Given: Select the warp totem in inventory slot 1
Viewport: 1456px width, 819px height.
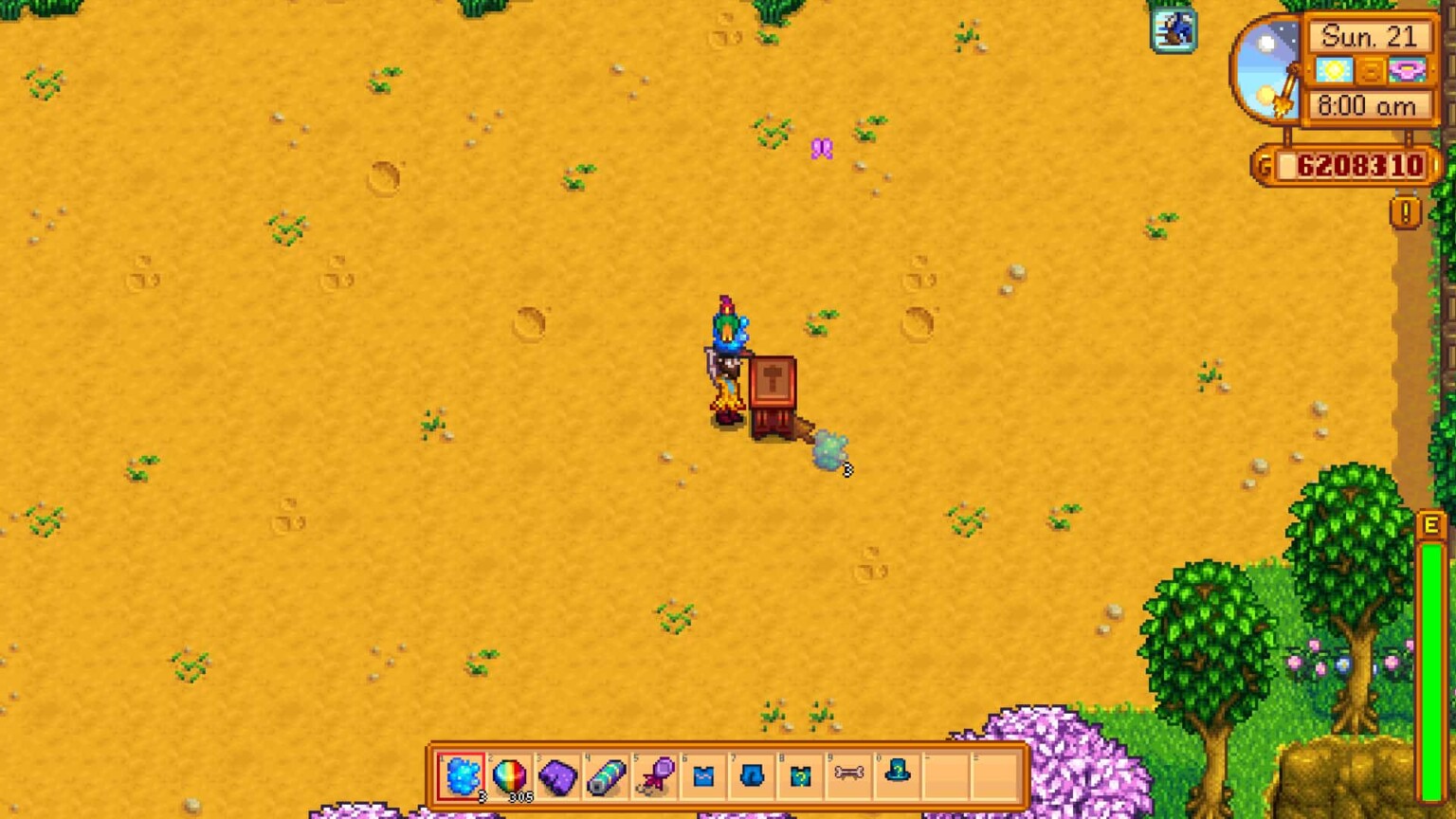Looking at the screenshot, I should tap(463, 777).
